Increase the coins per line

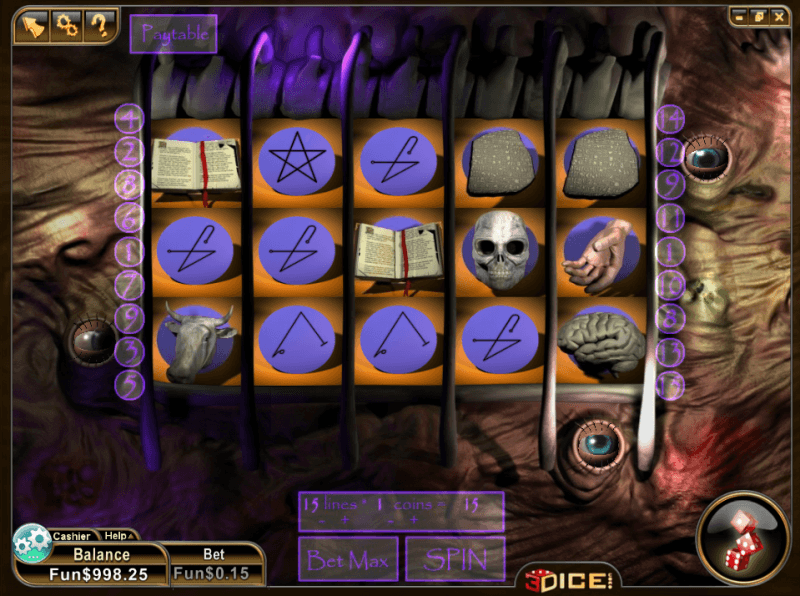[414, 521]
